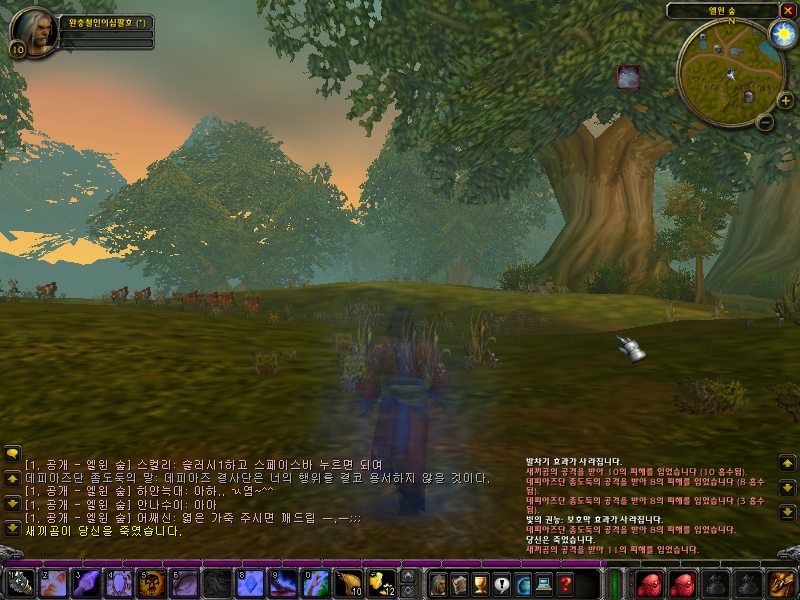Activate the action bar slot 1 mace attack
The height and width of the screenshot is (600, 800).
(x=21, y=582)
